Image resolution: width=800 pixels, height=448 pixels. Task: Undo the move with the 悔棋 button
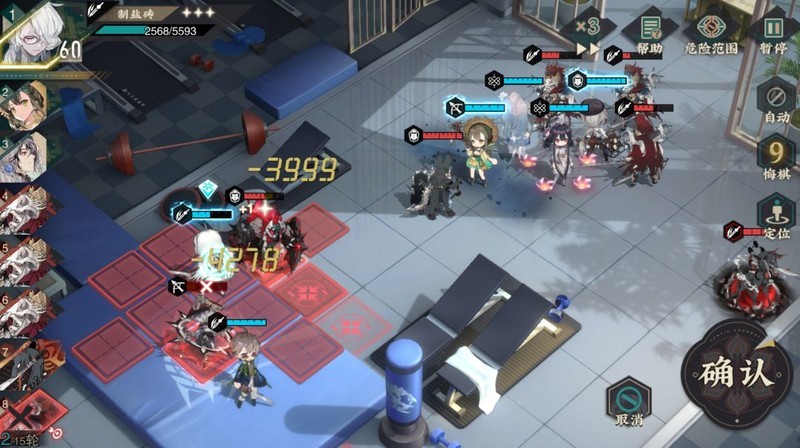(776, 157)
